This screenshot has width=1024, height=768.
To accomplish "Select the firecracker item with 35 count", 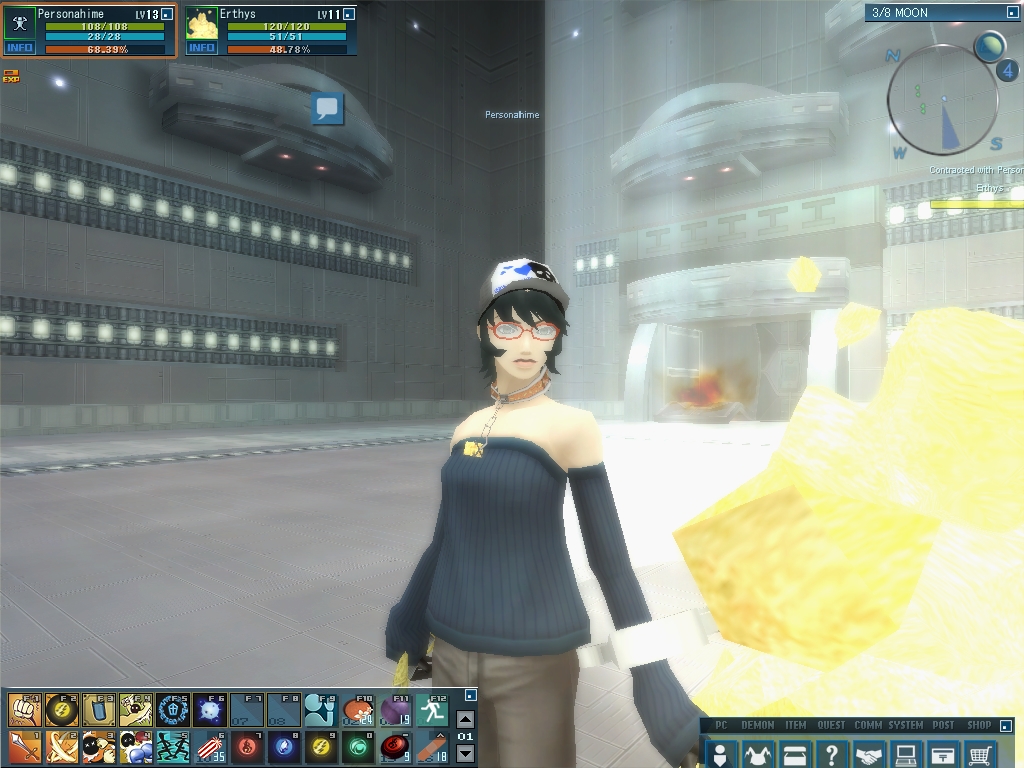I will (x=209, y=746).
